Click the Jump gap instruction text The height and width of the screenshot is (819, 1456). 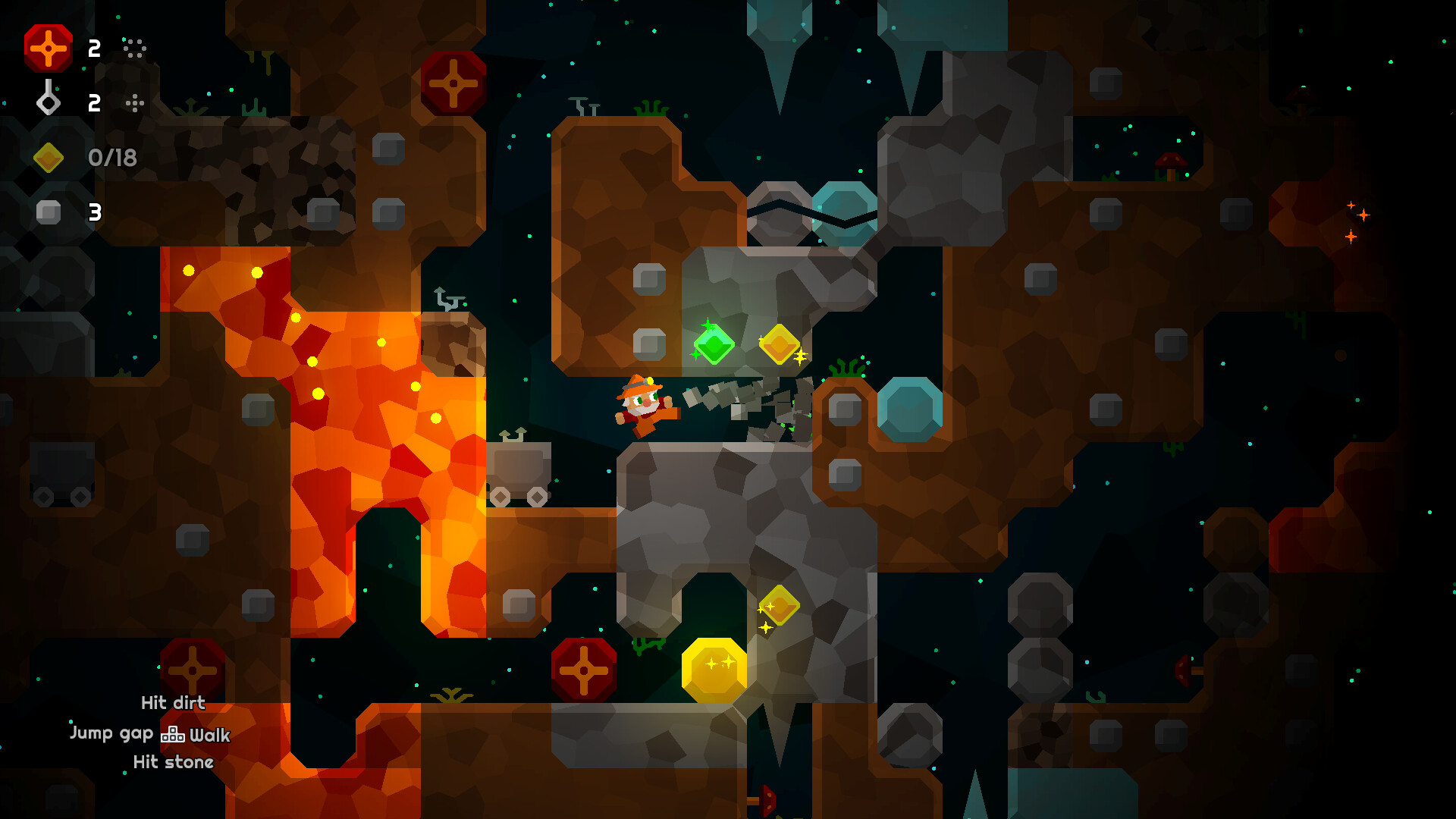click(x=114, y=733)
